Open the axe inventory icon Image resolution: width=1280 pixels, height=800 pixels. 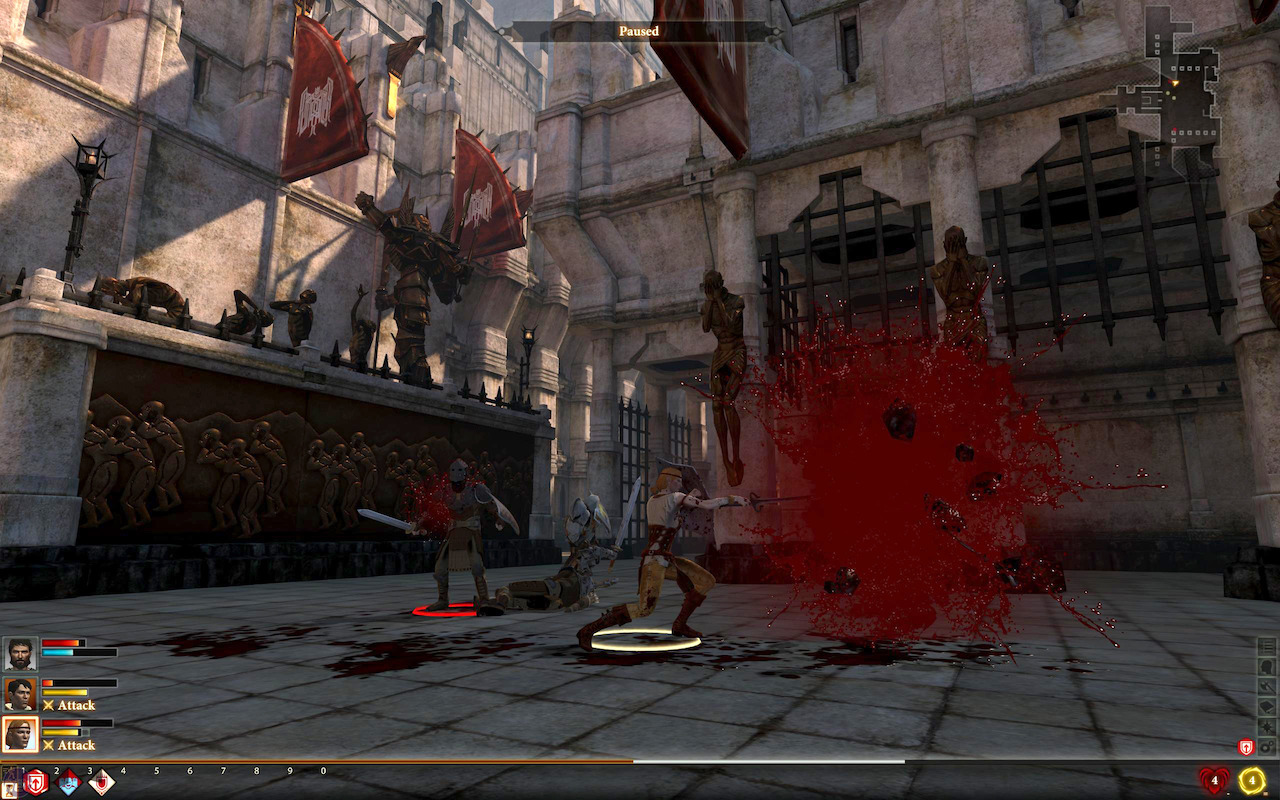pyautogui.click(x=1267, y=686)
